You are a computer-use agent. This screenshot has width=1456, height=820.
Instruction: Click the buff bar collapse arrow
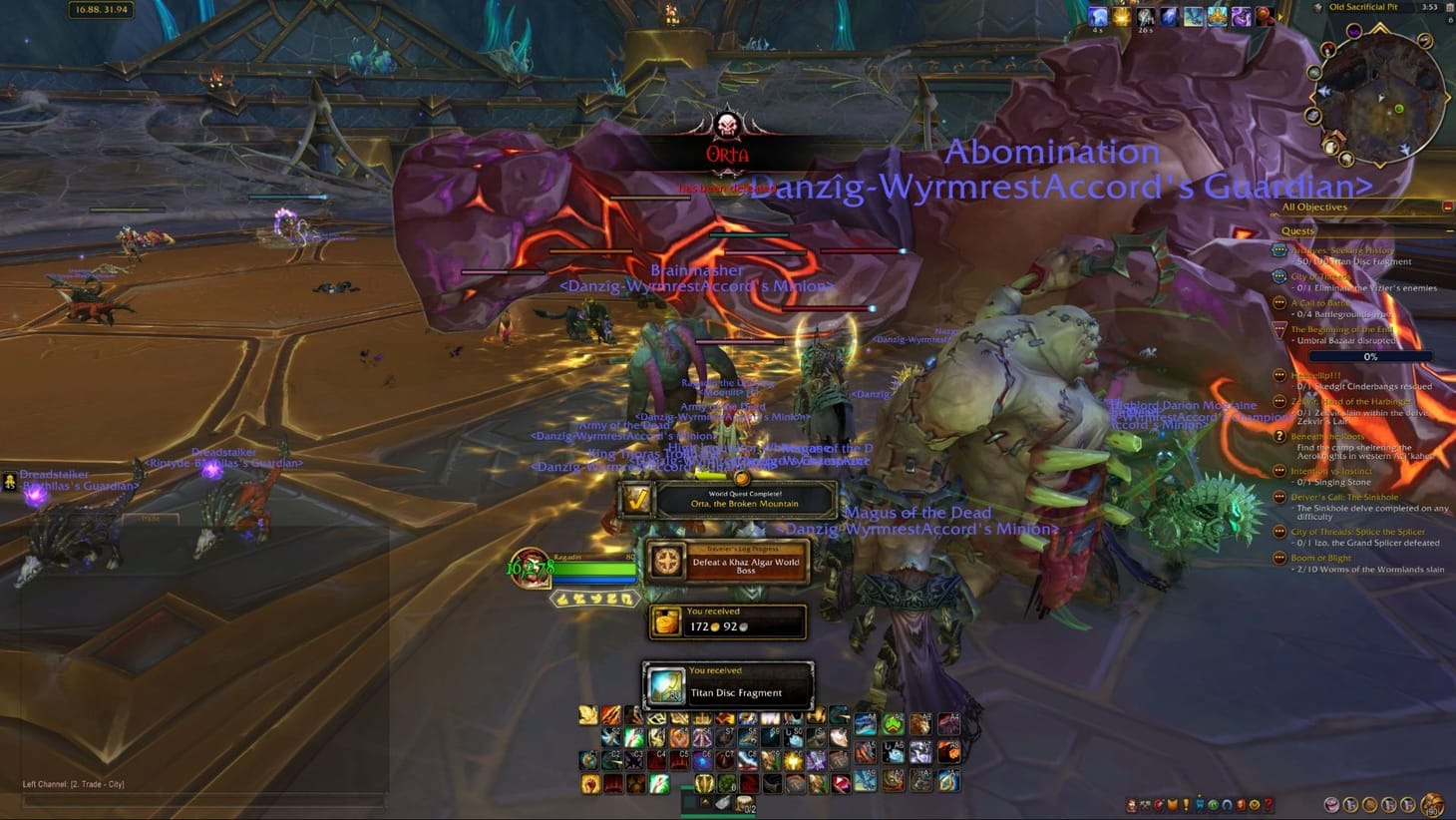(x=1279, y=16)
